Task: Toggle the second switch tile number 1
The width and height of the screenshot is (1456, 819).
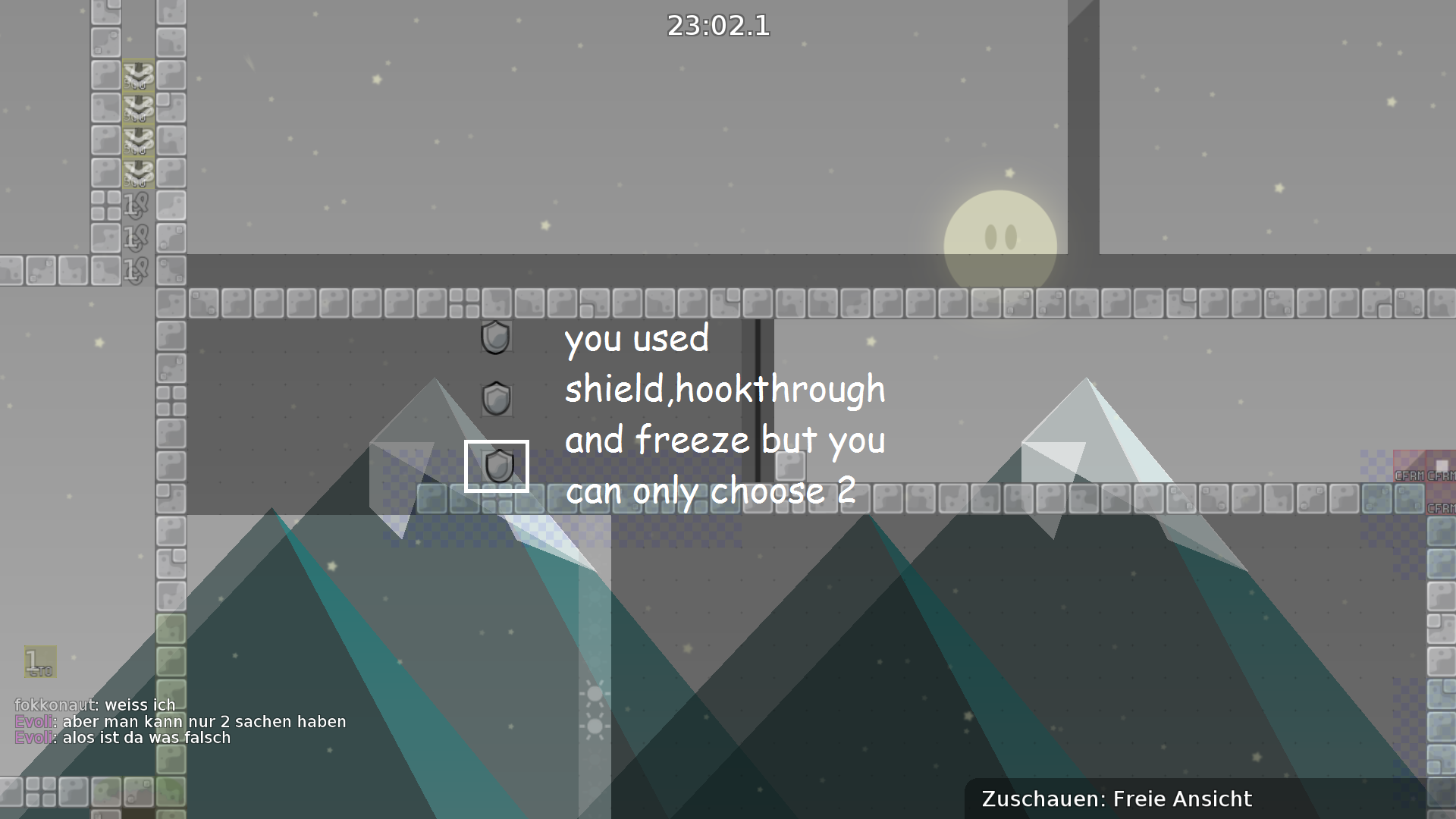Action: [x=136, y=237]
